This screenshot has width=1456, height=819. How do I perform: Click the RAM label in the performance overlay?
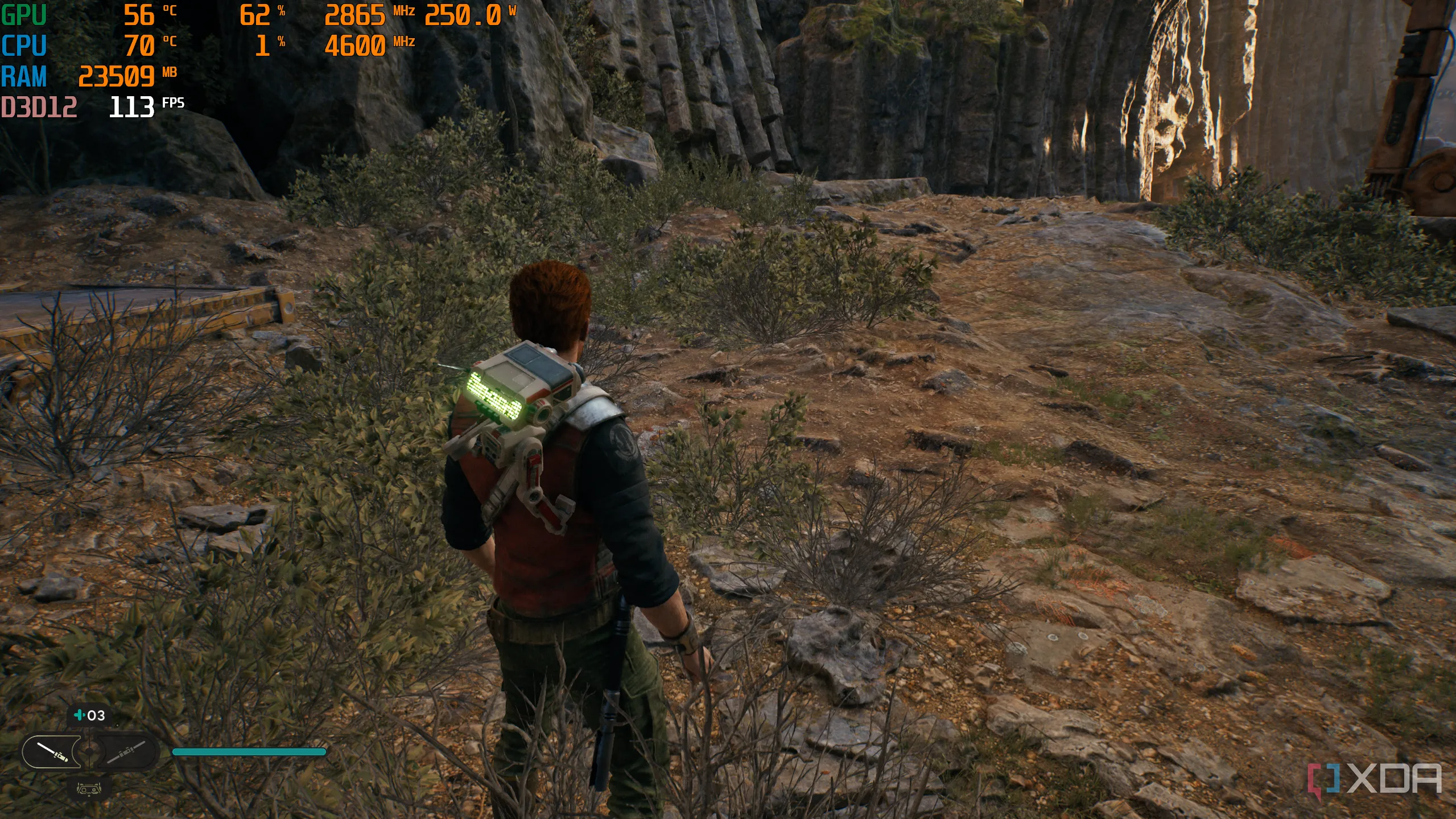point(25,76)
